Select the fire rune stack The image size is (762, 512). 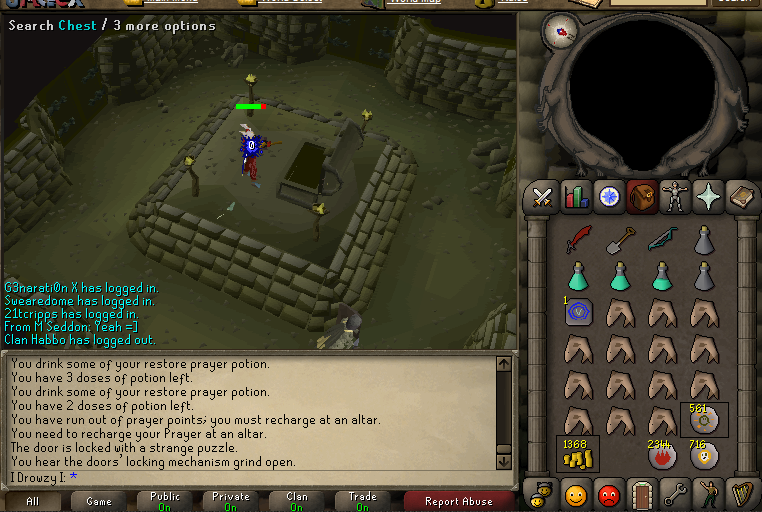pyautogui.click(x=662, y=455)
